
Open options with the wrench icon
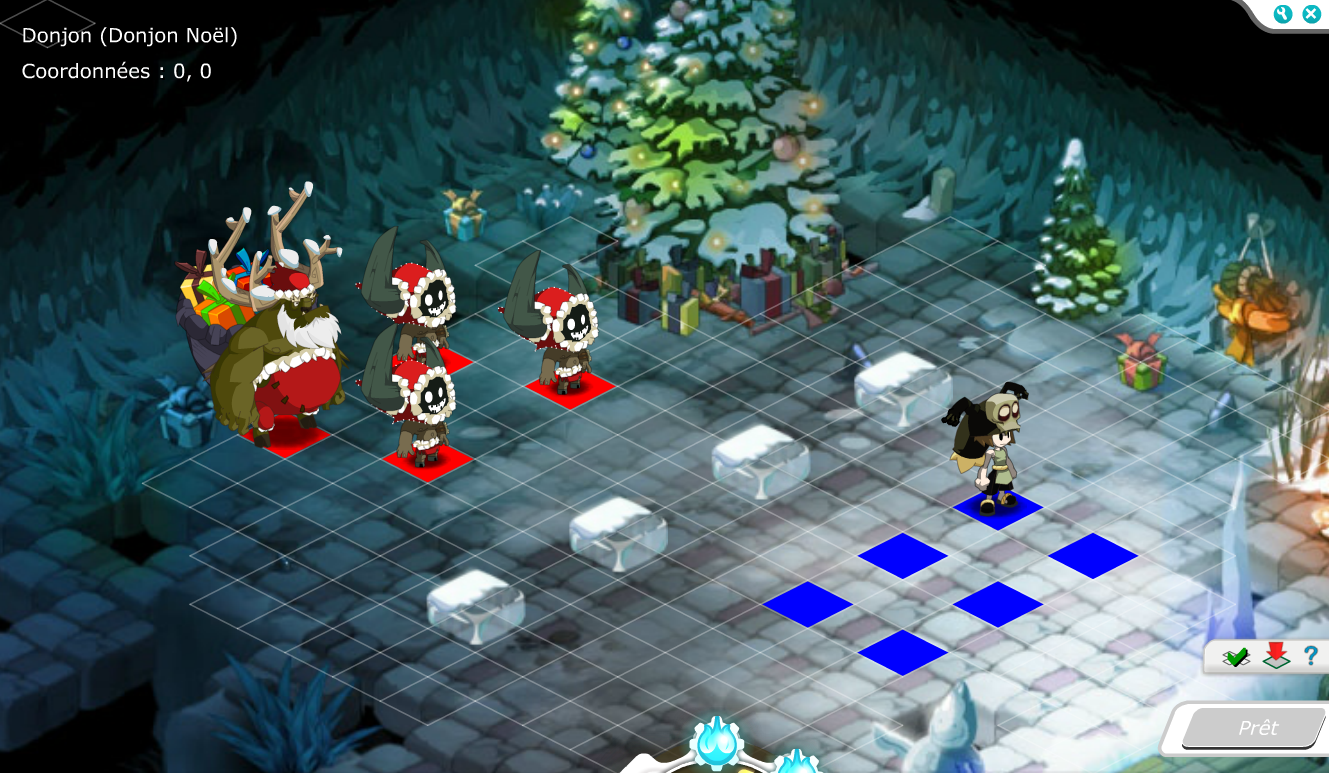tap(1283, 14)
